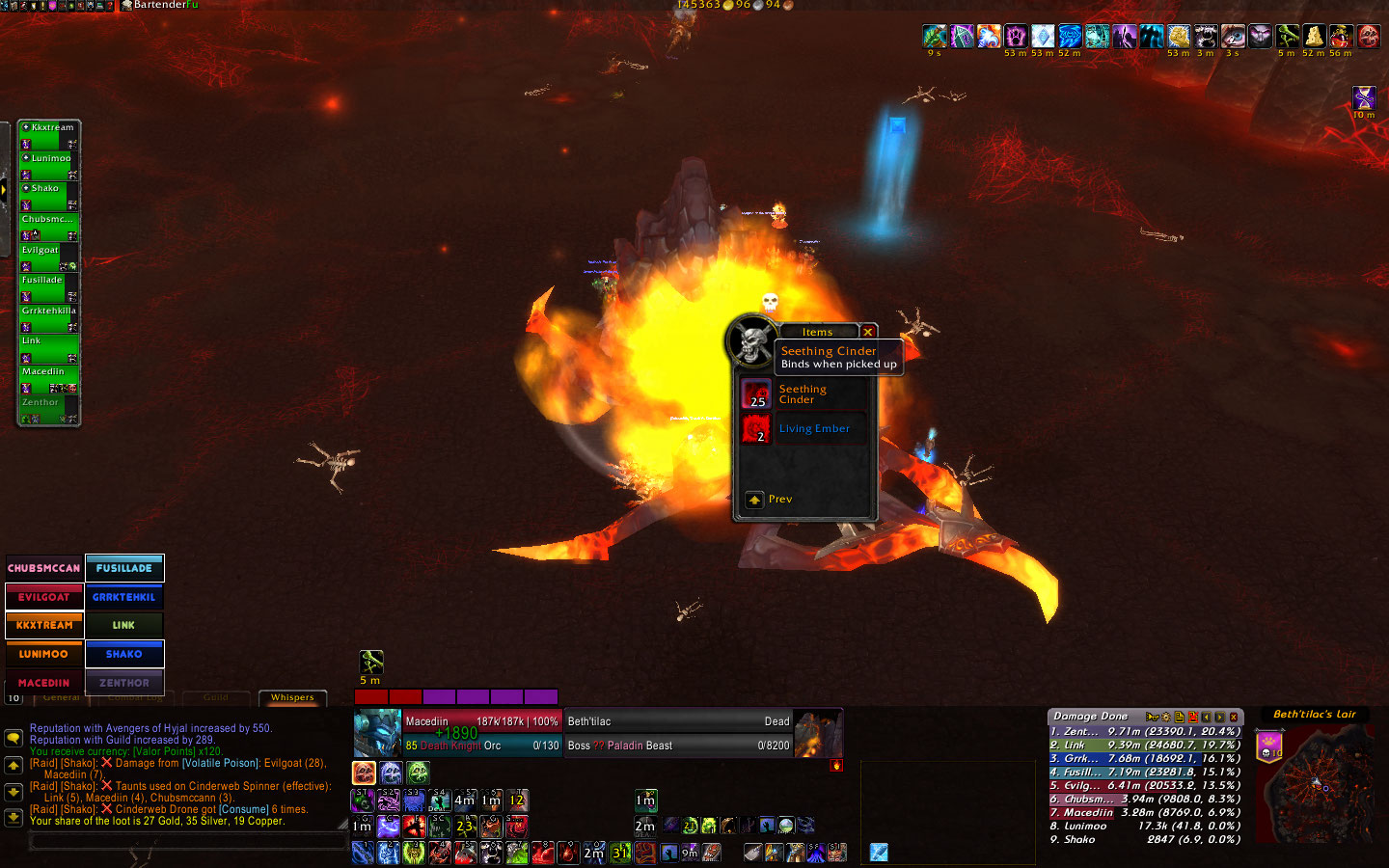
Task: Close the Items loot window
Action: pos(867,332)
